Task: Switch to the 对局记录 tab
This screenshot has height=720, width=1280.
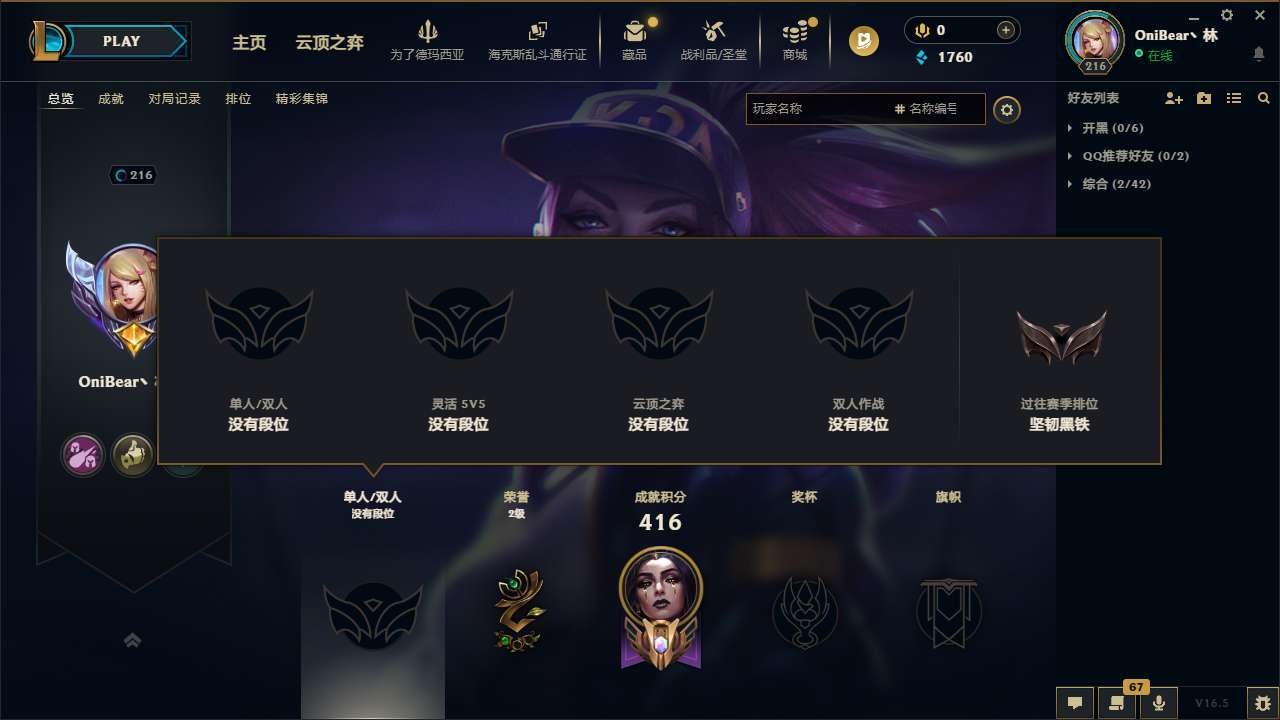Action: 175,99
